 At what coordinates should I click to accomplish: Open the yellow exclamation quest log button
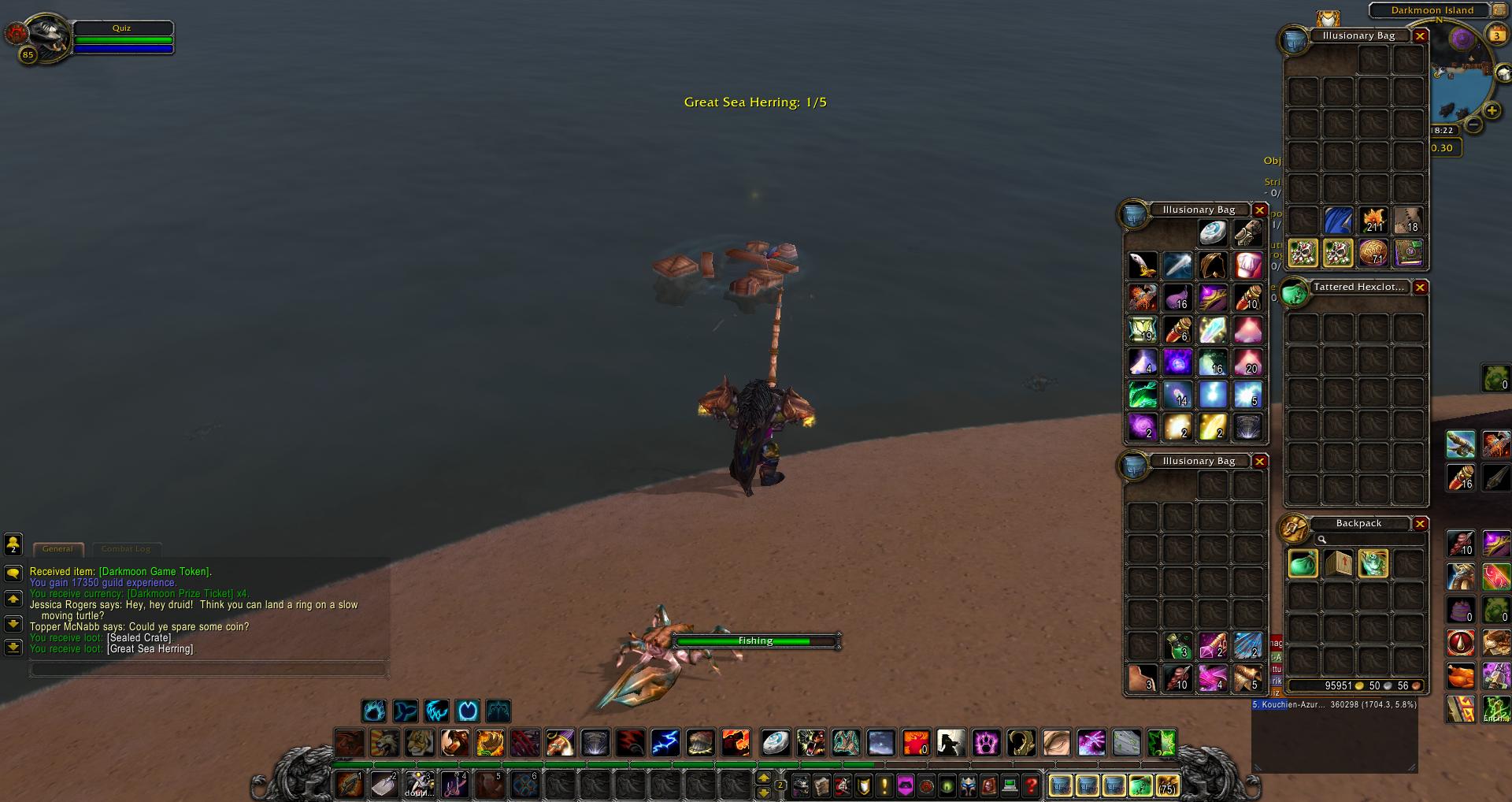[884, 785]
